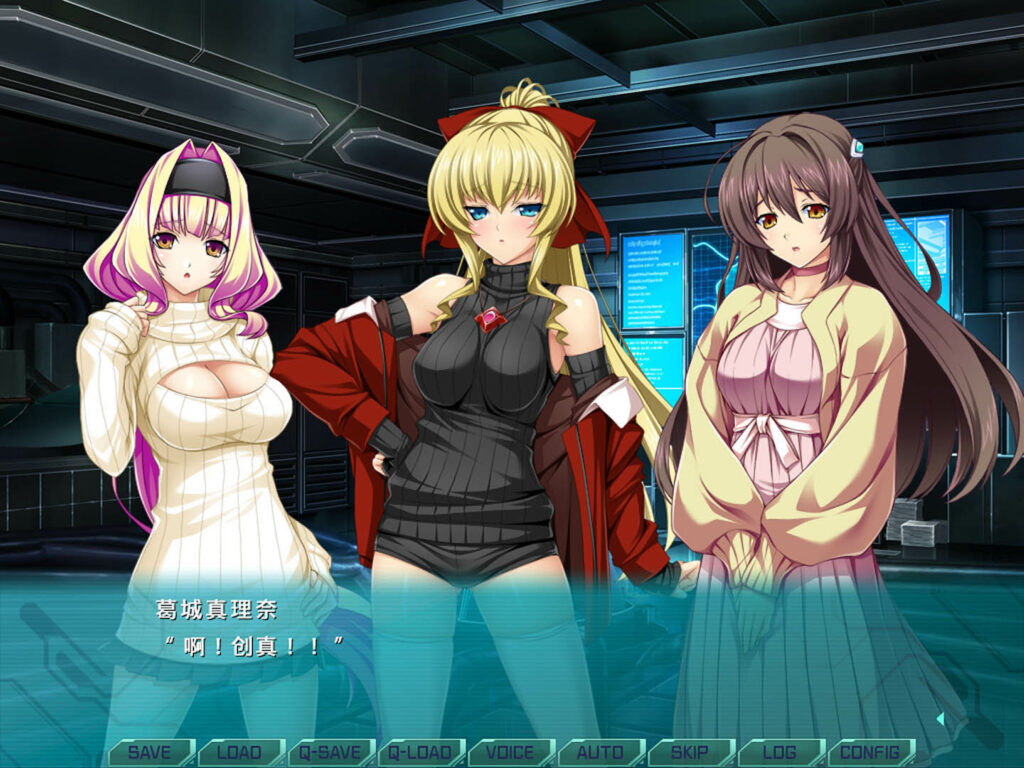Quick load using Q-LOAD

[x=420, y=752]
